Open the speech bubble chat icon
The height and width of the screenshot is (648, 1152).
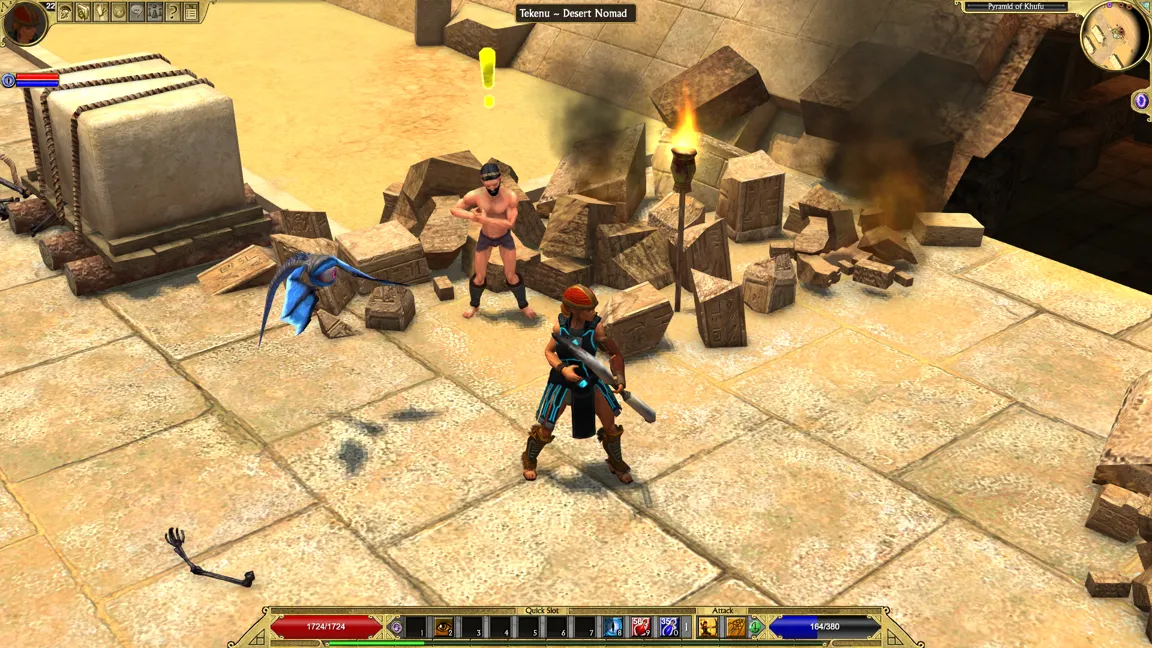[137, 12]
